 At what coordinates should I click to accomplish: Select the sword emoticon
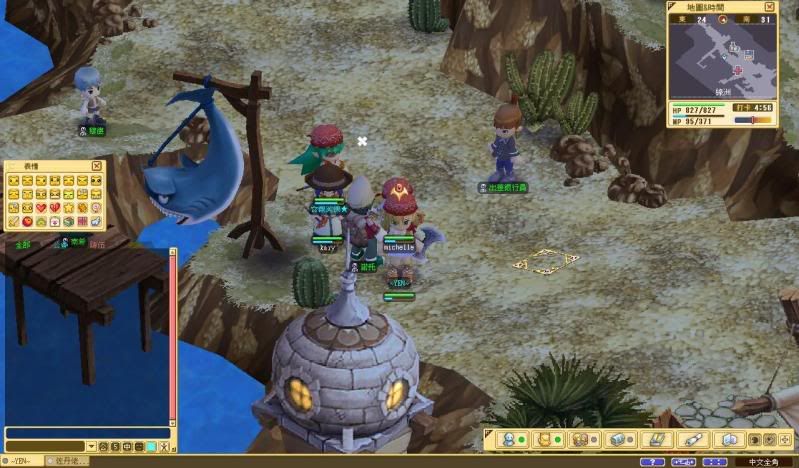[13, 221]
